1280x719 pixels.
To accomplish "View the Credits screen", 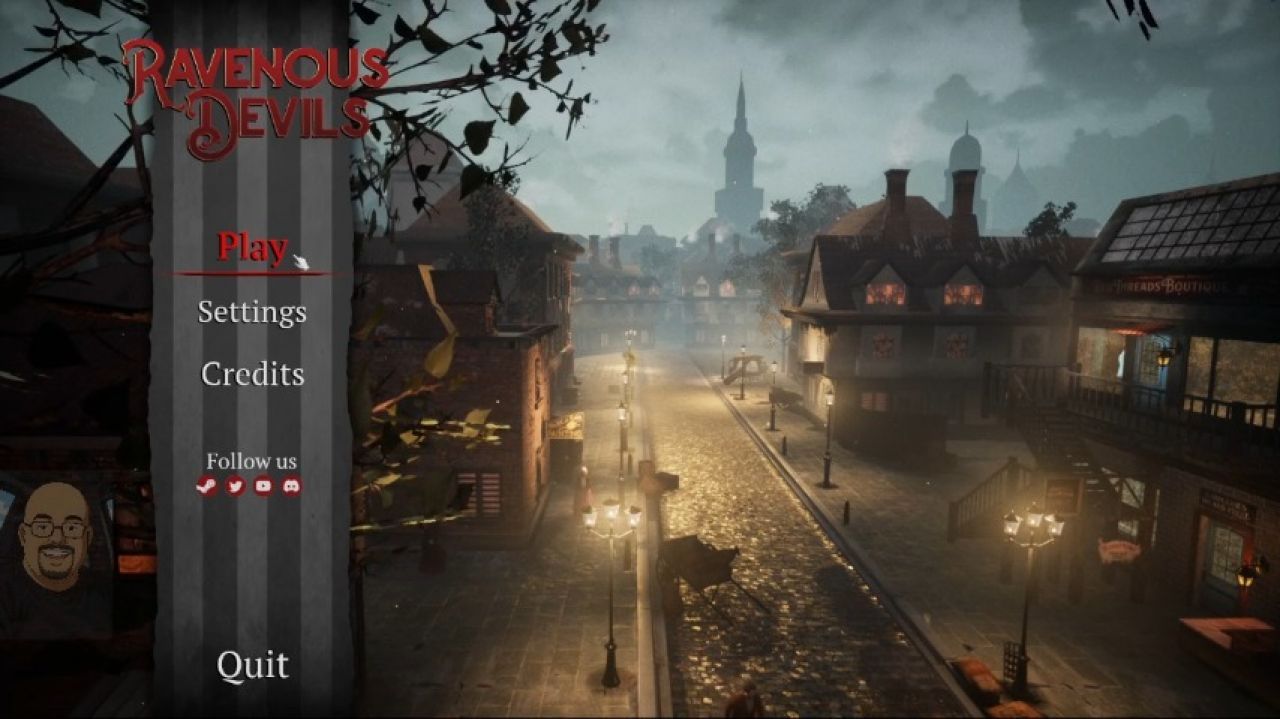I will [252, 374].
